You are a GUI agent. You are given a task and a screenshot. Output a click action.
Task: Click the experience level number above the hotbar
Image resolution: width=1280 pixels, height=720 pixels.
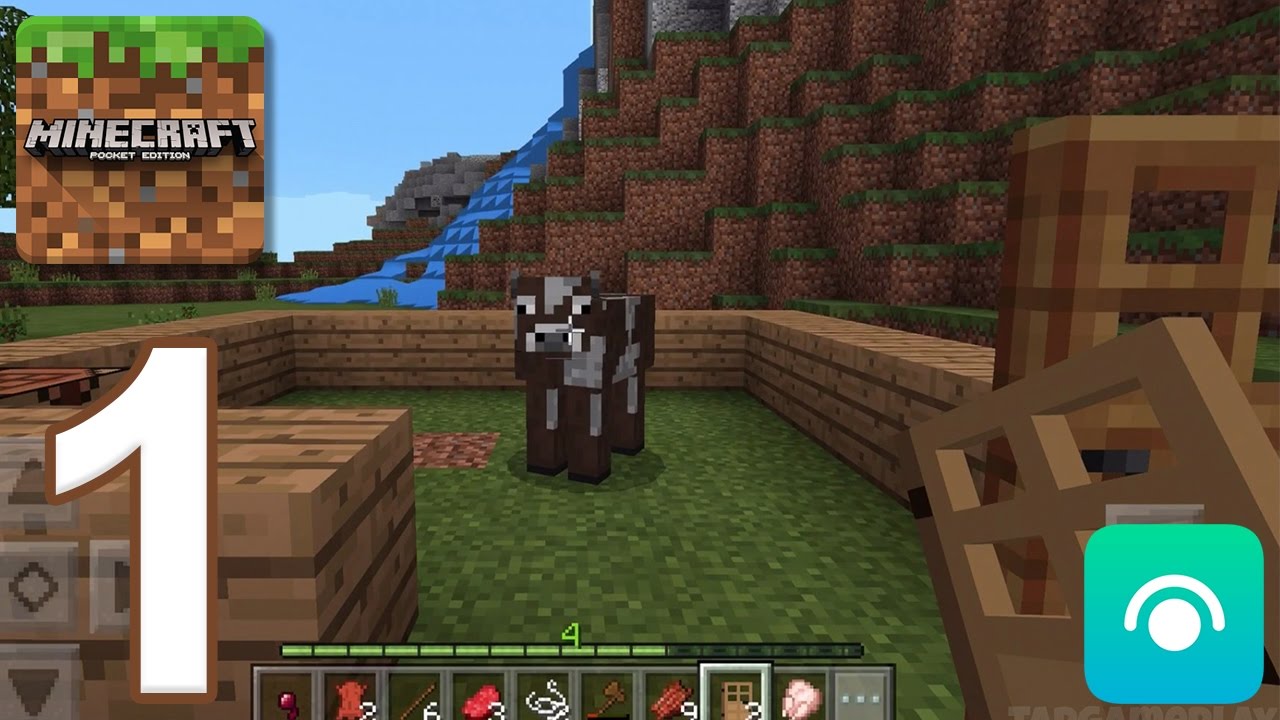pyautogui.click(x=571, y=635)
